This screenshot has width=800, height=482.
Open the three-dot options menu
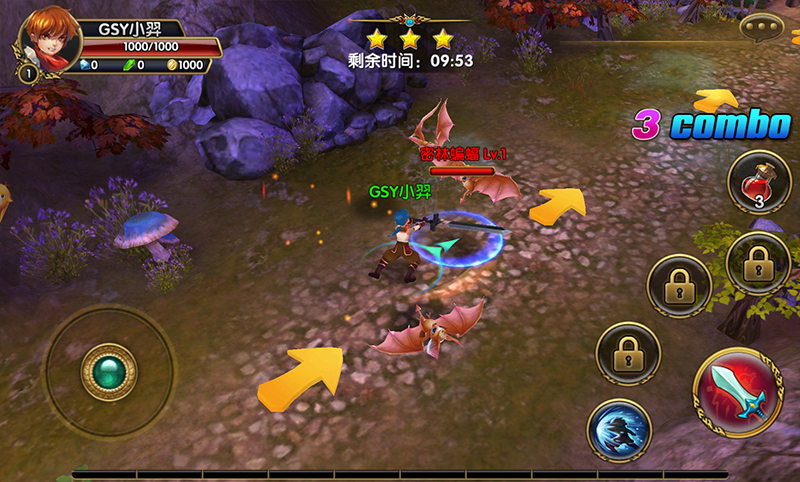(x=765, y=27)
